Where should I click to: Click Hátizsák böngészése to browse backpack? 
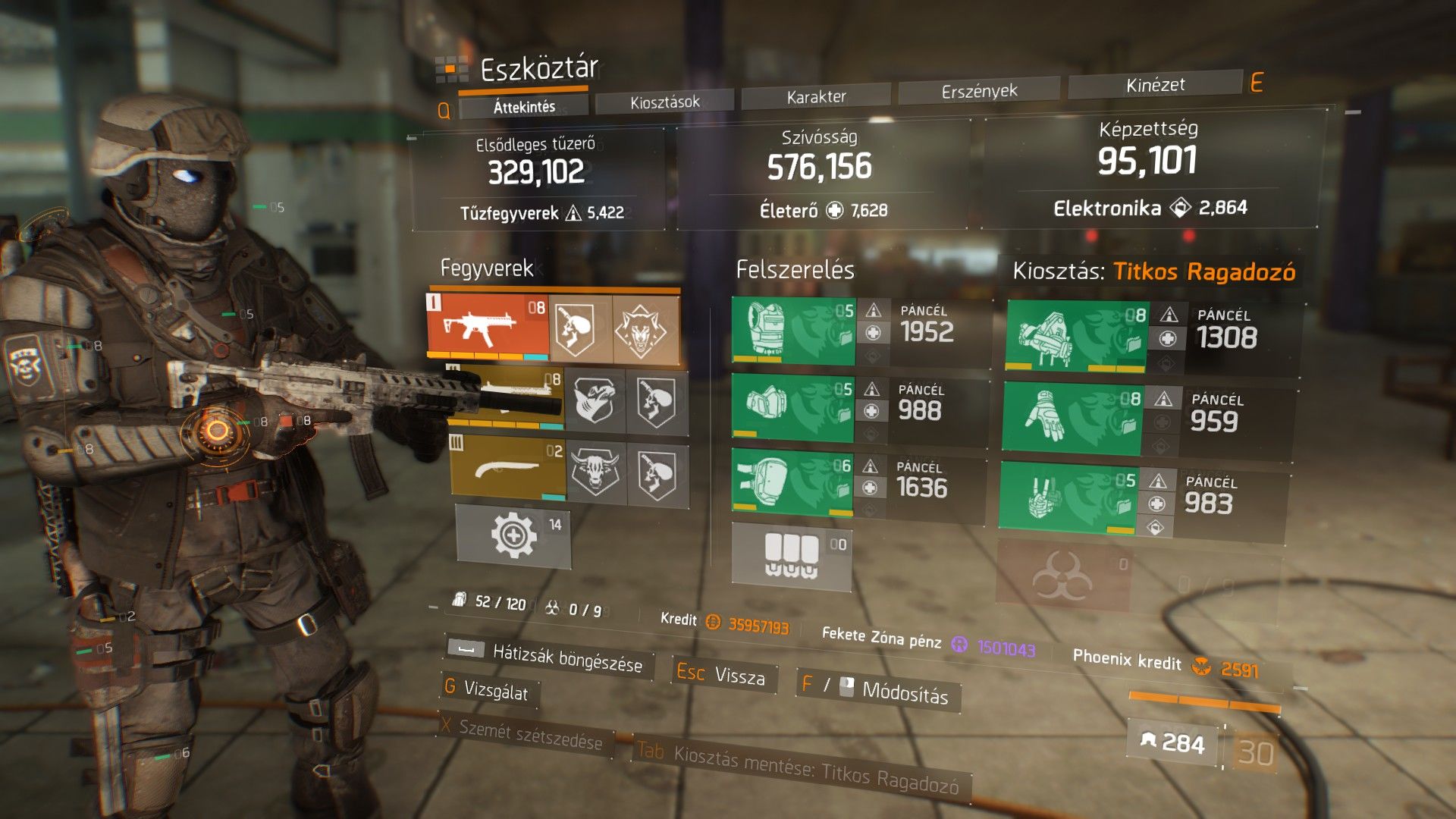point(566,658)
